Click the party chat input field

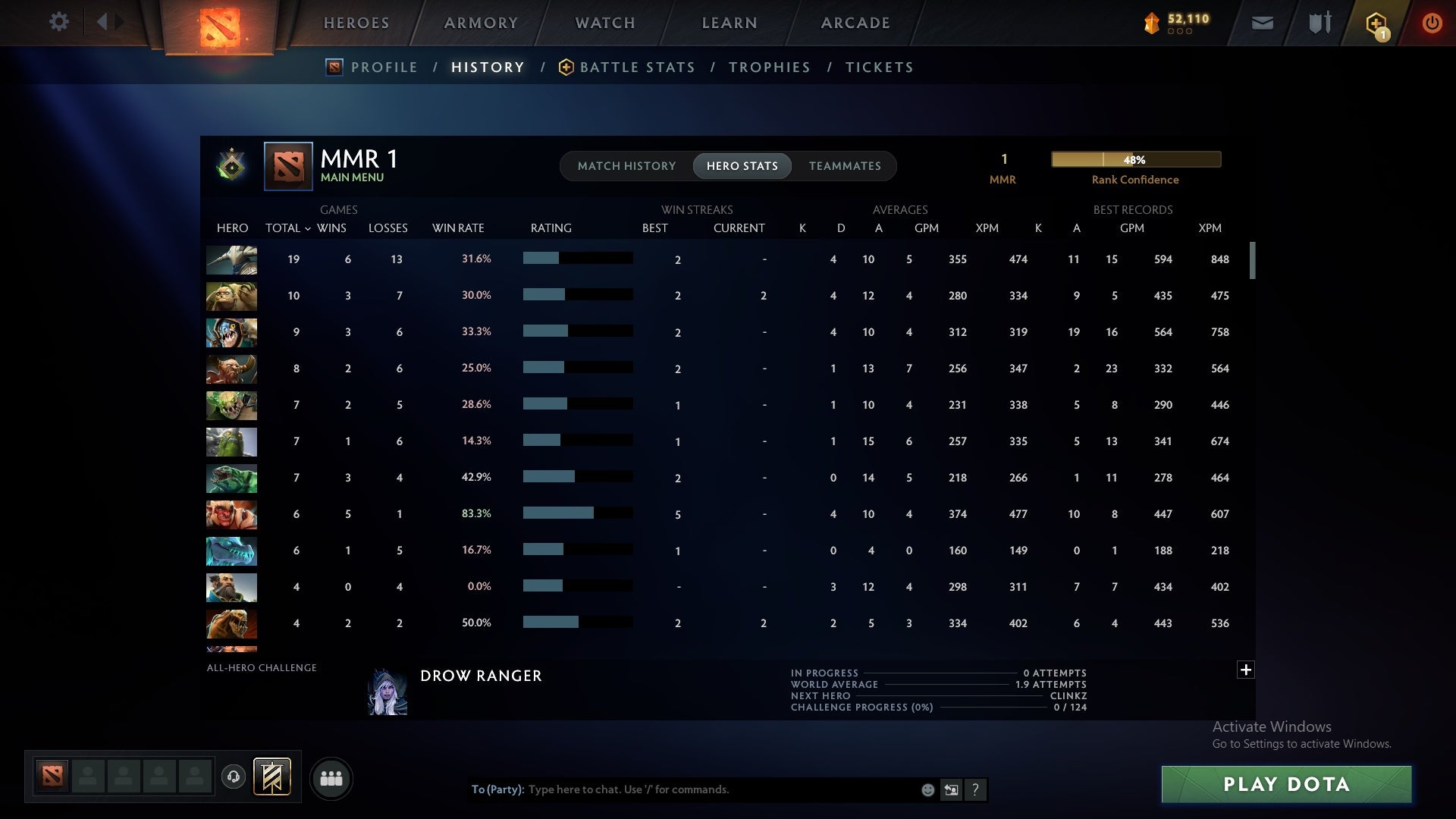pyautogui.click(x=720, y=789)
